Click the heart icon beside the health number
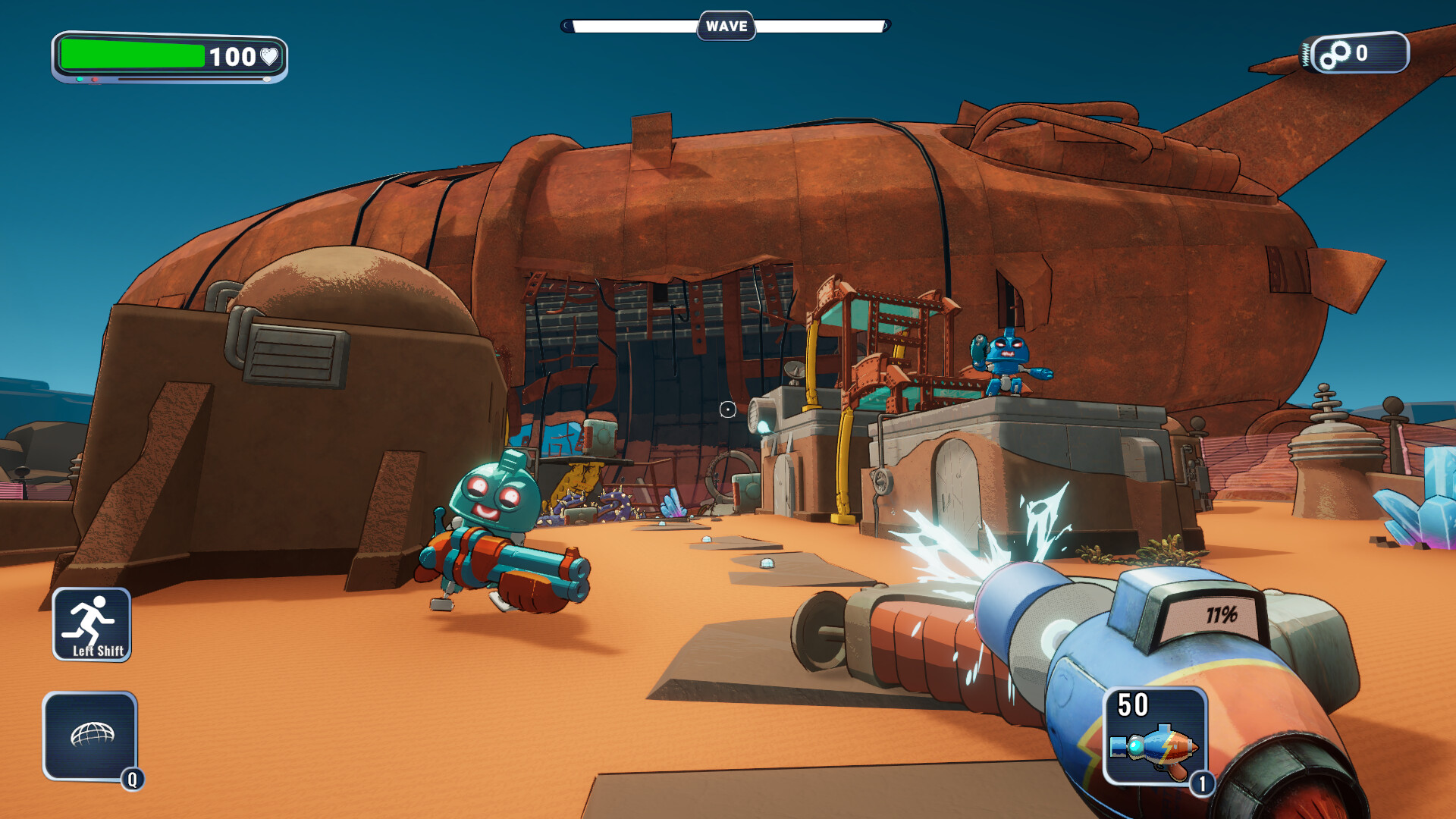The width and height of the screenshot is (1456, 819). (270, 56)
